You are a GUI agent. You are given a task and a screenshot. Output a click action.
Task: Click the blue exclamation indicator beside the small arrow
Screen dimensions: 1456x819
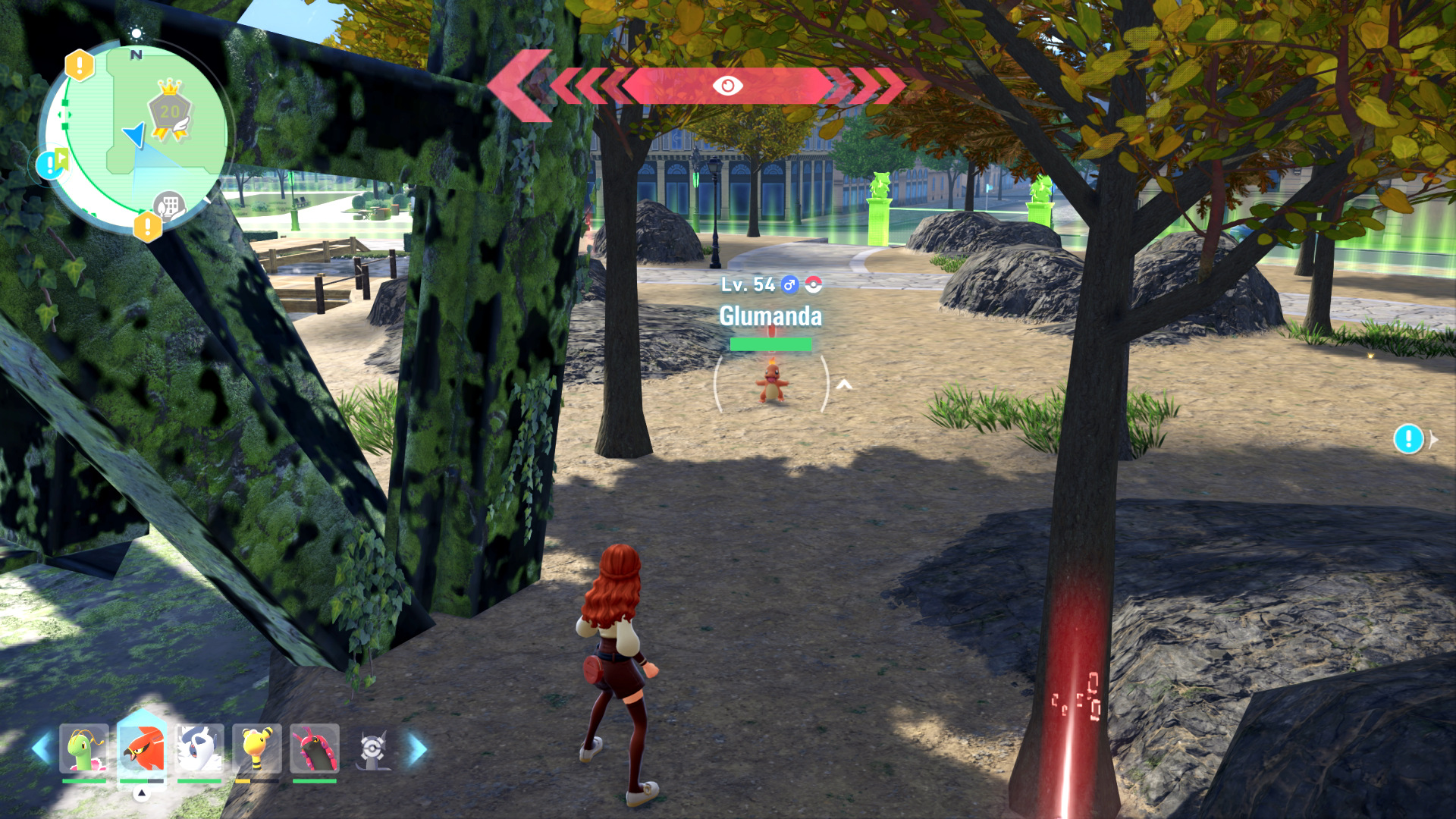click(x=1408, y=439)
